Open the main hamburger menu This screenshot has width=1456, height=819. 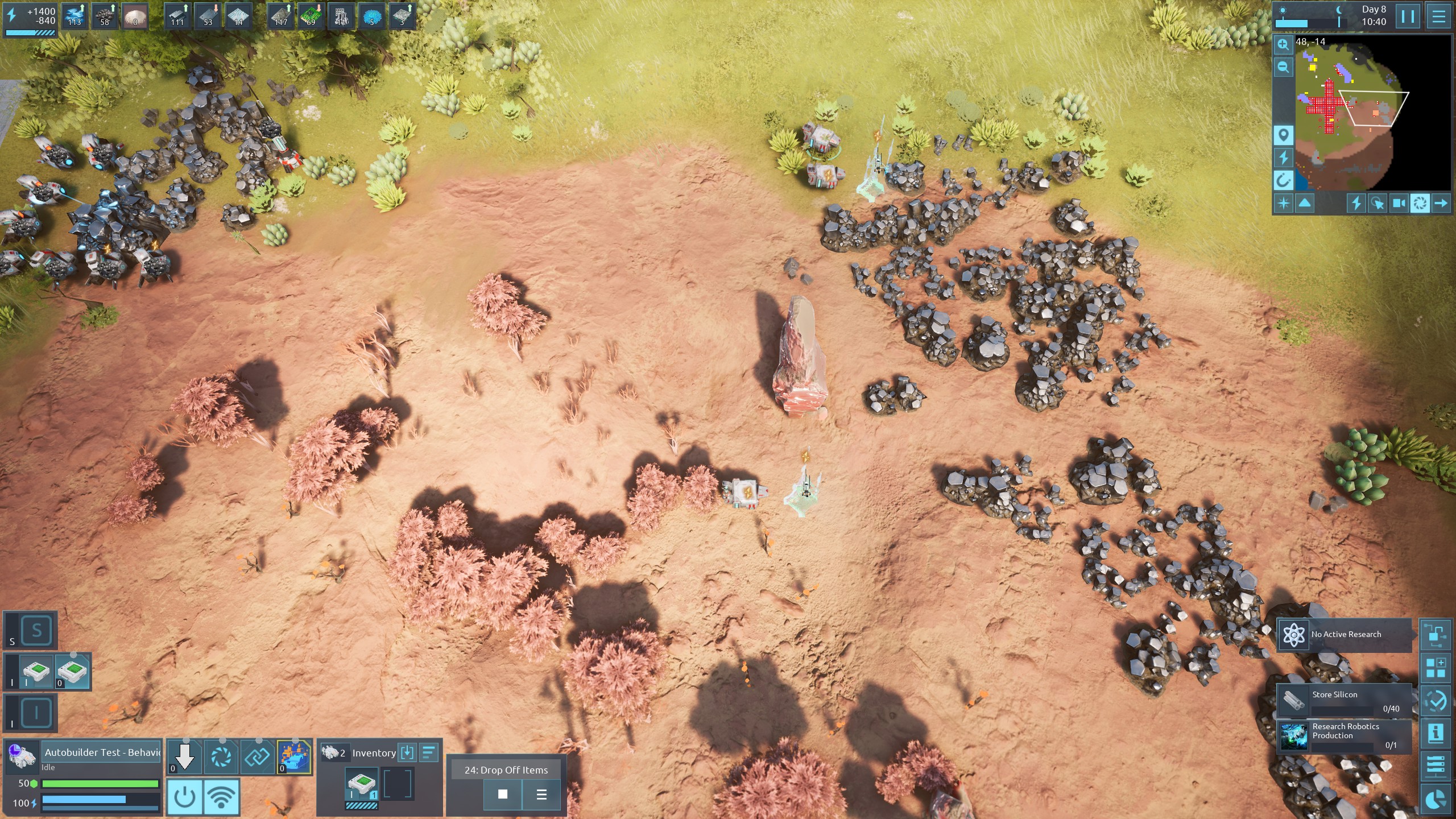tap(1439, 16)
